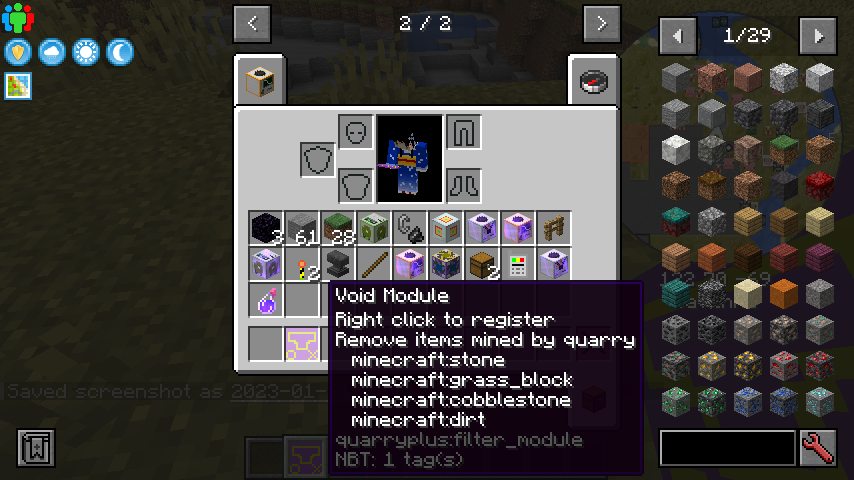
Task: Select the obsidian stack slot
Action: click(x=267, y=228)
